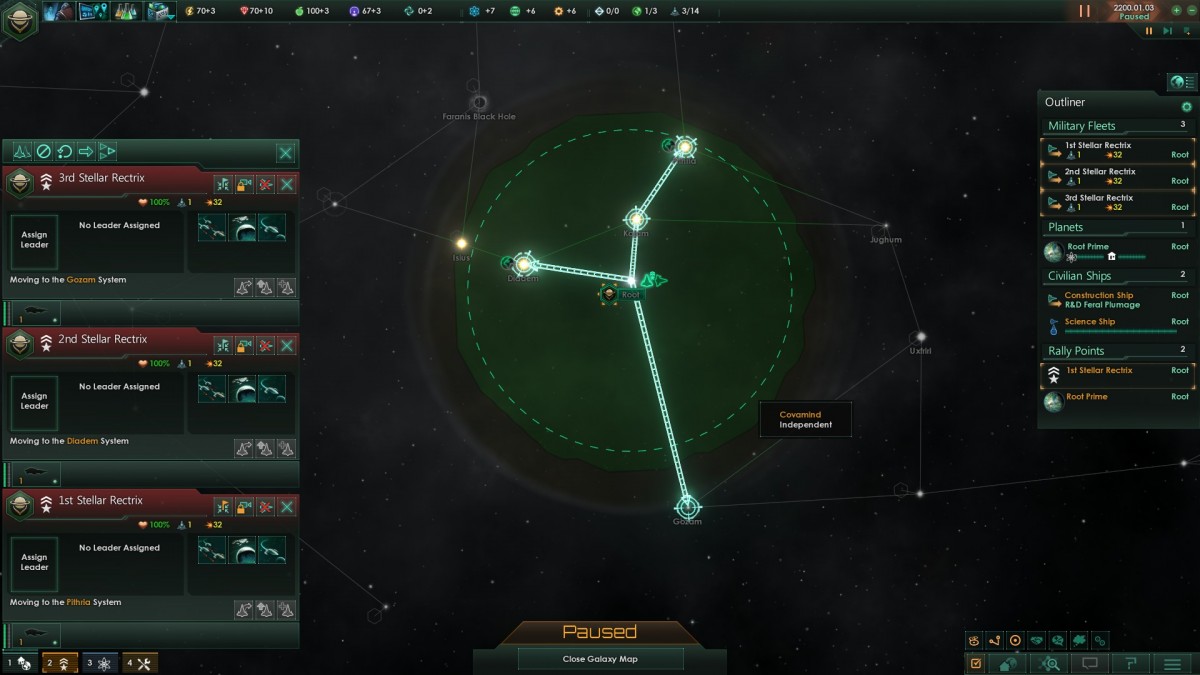Open the empire emblem government panel

coord(19,21)
